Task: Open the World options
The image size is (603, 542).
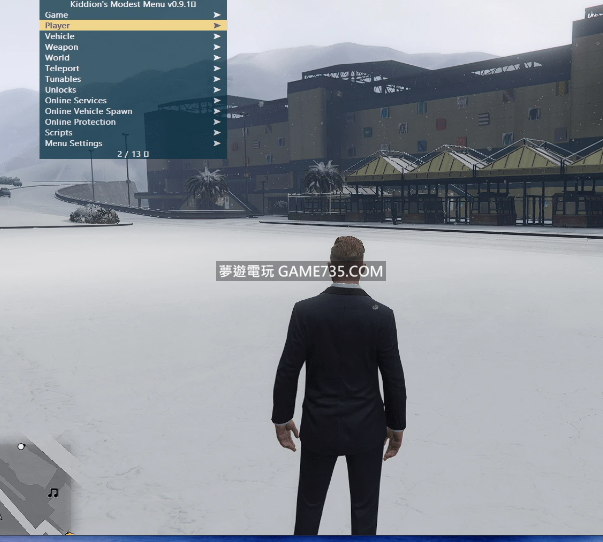Action: pyautogui.click(x=58, y=58)
